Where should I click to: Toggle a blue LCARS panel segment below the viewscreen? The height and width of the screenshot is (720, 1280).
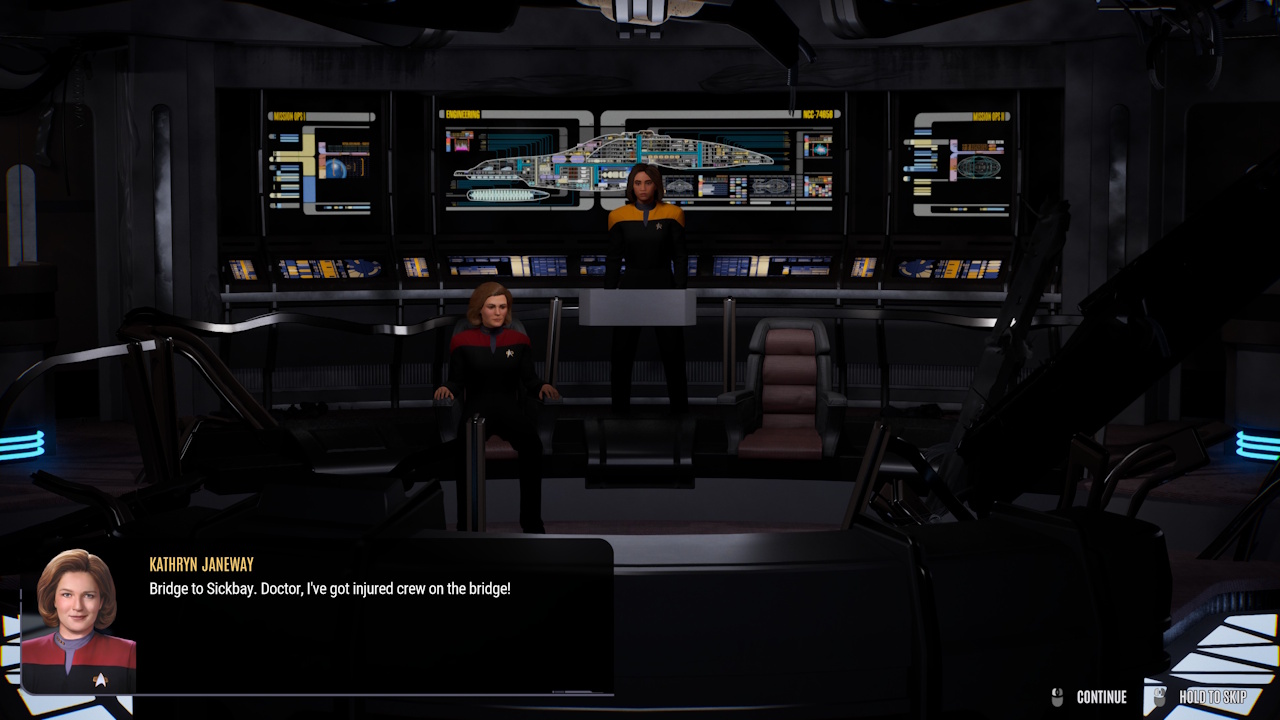pyautogui.click(x=545, y=268)
